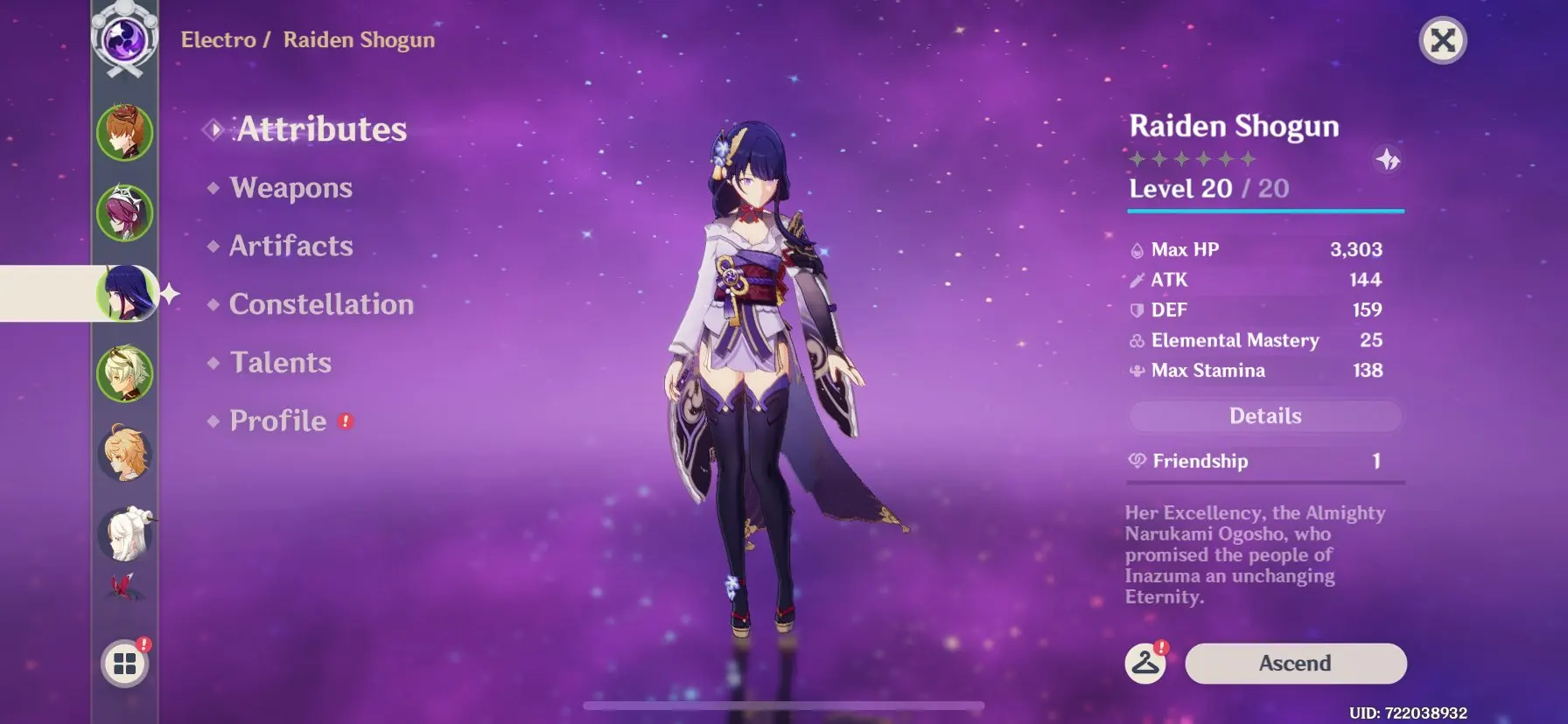
Task: Show attribute Details
Action: click(1265, 416)
